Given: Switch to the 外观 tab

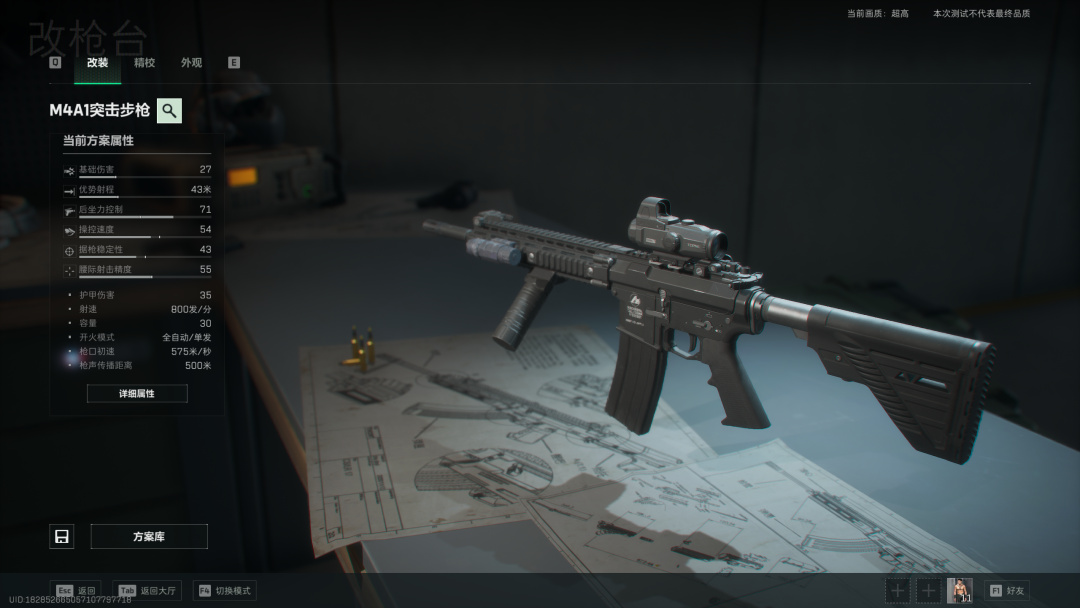Looking at the screenshot, I should point(191,63).
